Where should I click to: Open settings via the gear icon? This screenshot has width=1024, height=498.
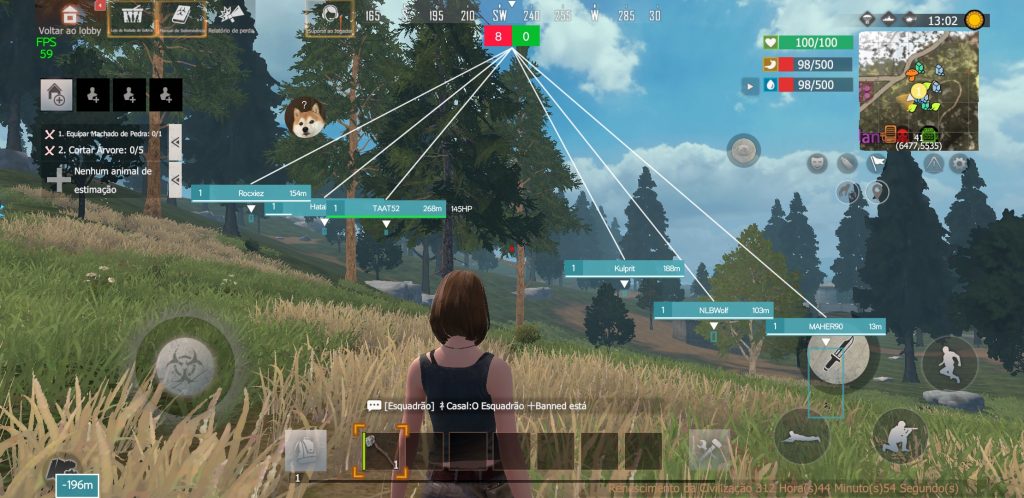click(959, 163)
